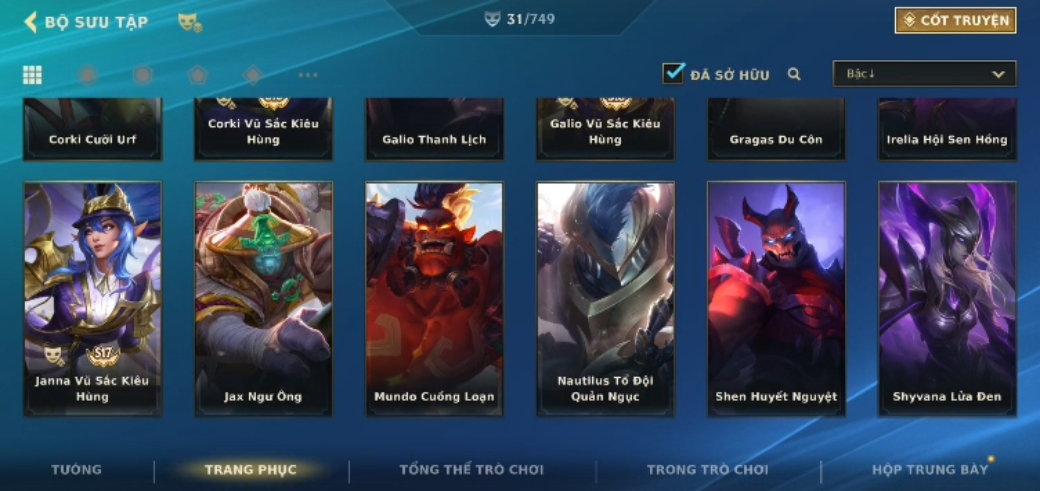This screenshot has height=491, width=1040.
Task: Go to the Hộp Trưng Bày tab
Action: tap(929, 470)
